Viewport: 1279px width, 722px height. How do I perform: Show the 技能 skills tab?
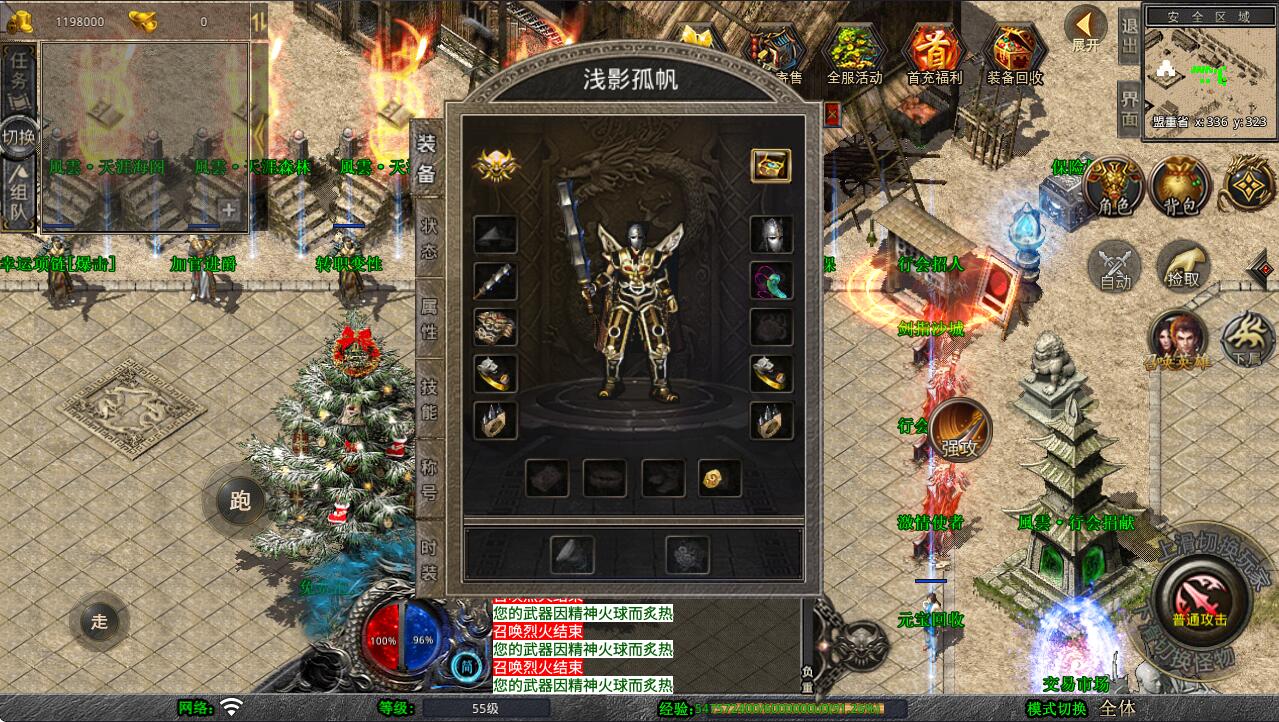(x=428, y=399)
